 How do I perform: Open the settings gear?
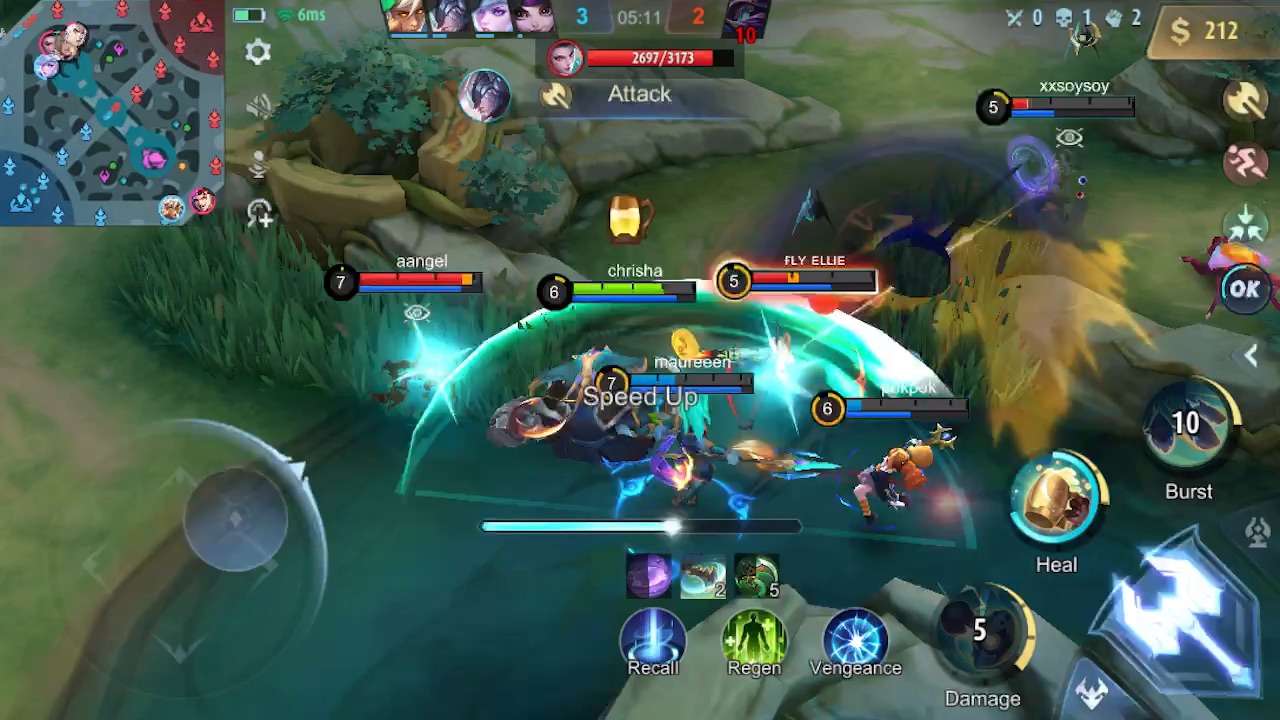pyautogui.click(x=258, y=52)
